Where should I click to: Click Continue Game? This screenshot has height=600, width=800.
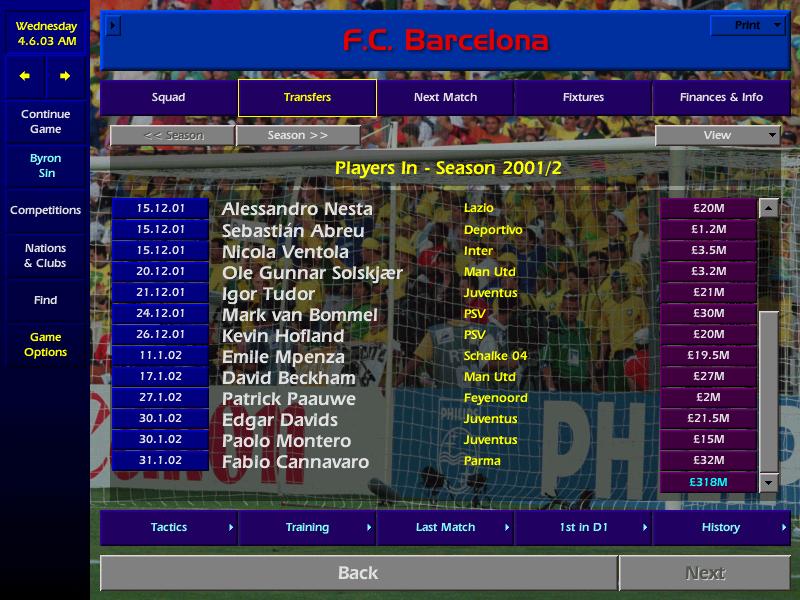tap(45, 122)
